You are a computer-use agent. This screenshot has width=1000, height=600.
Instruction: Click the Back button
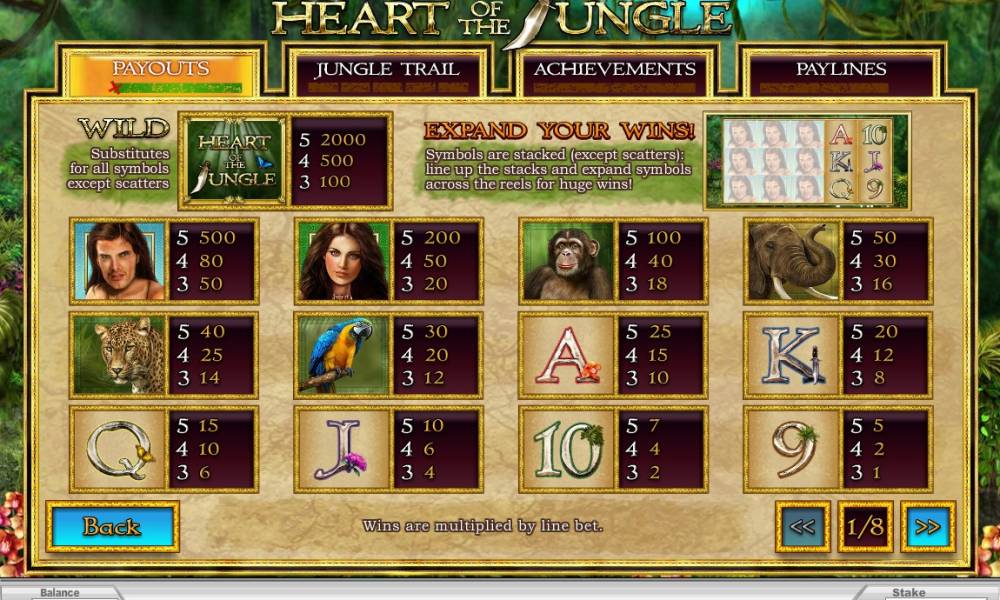click(112, 527)
